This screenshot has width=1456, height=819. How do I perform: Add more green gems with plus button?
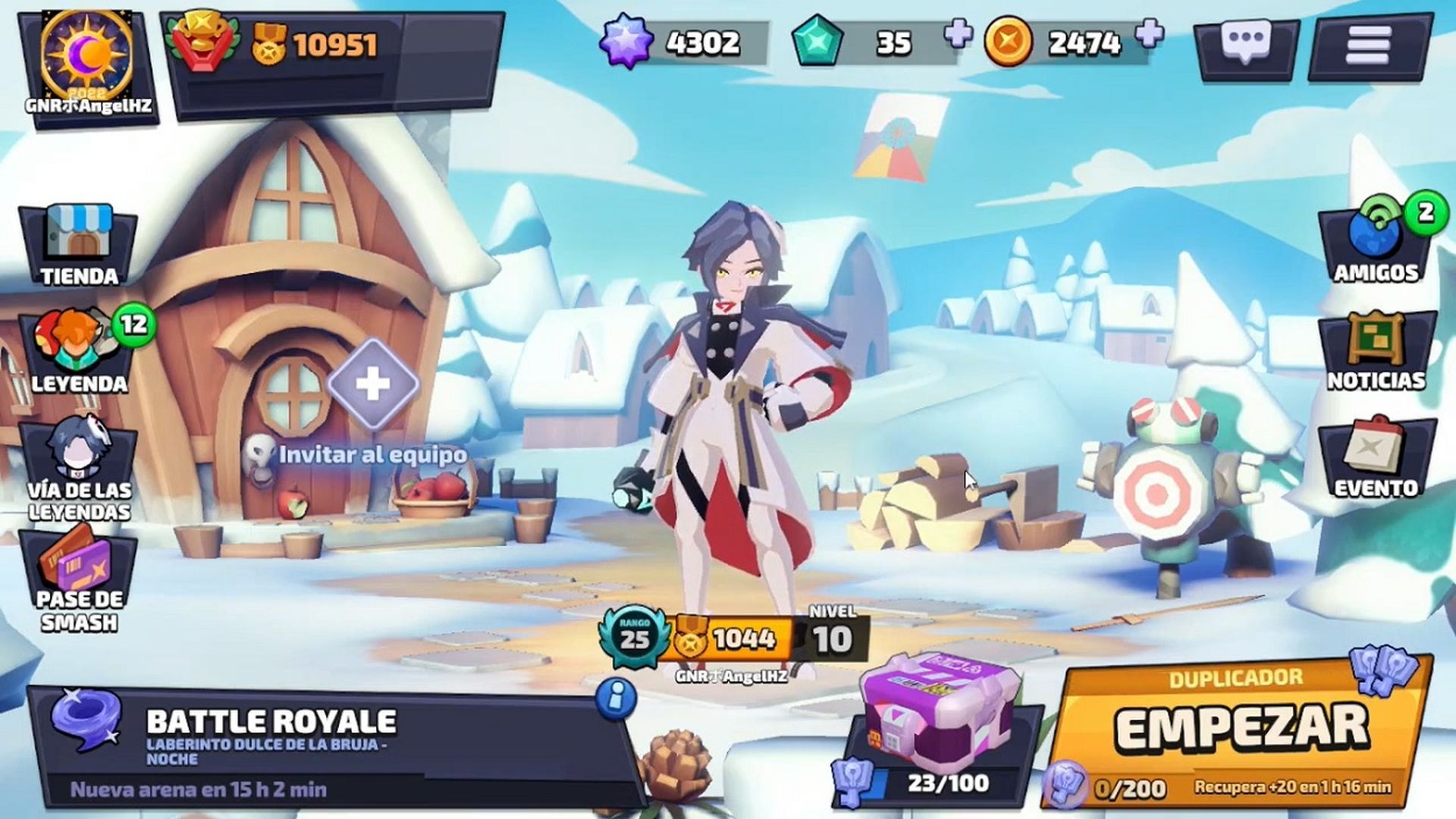[959, 34]
